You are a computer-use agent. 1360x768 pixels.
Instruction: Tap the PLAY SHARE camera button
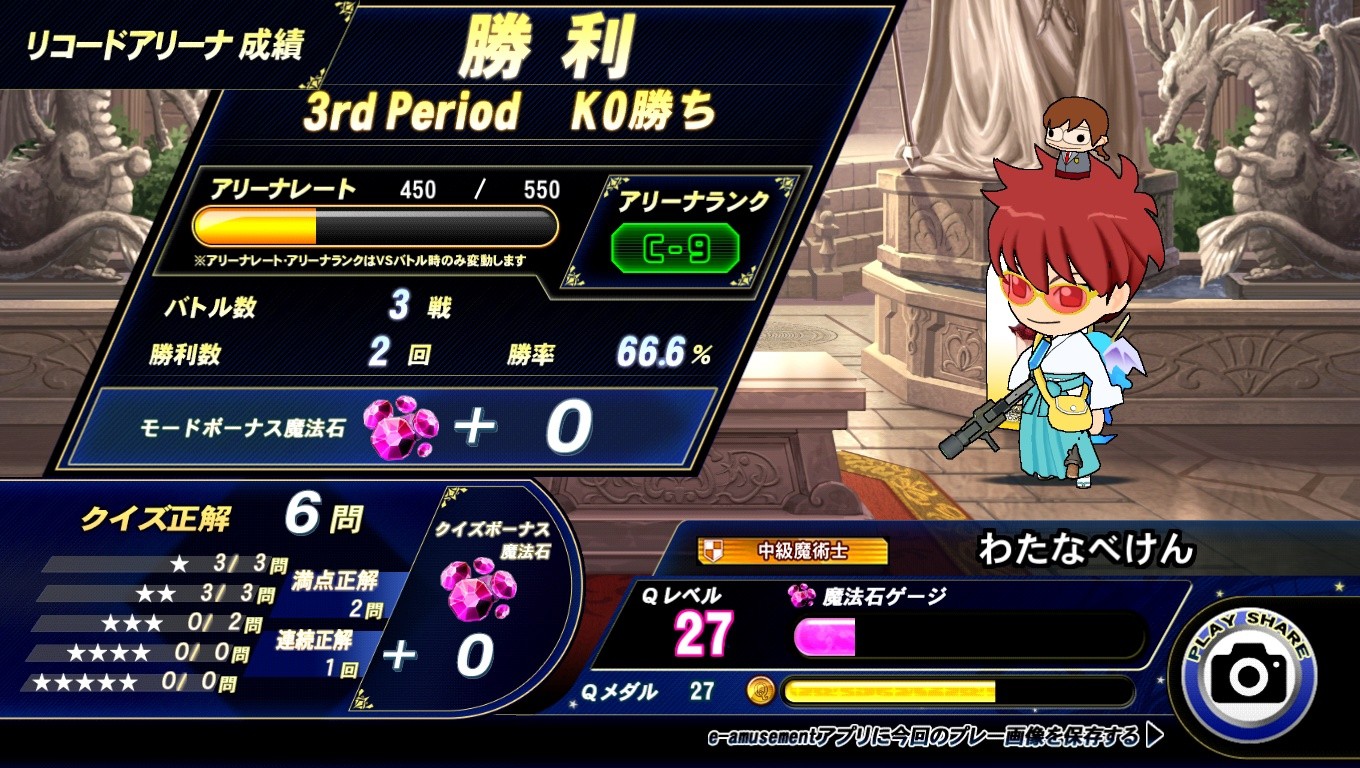(1248, 673)
